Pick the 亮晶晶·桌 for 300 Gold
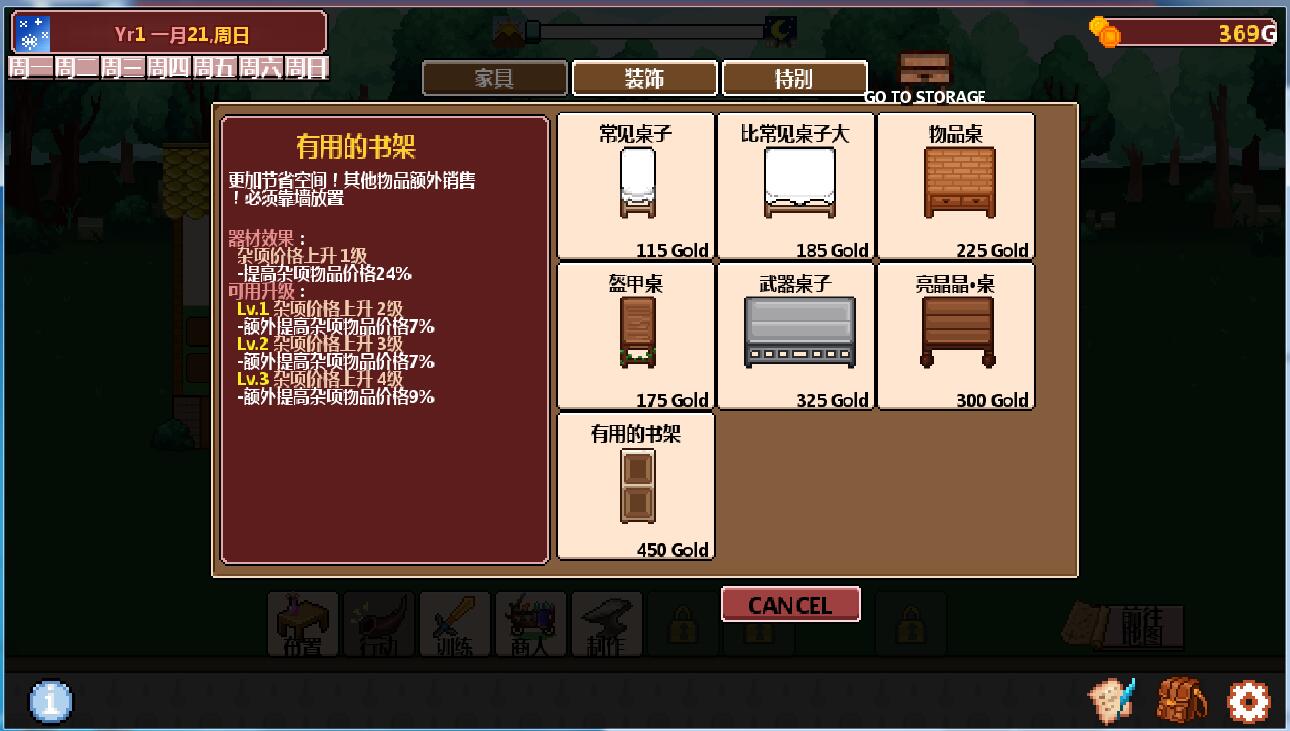This screenshot has height=731, width=1290. click(956, 336)
